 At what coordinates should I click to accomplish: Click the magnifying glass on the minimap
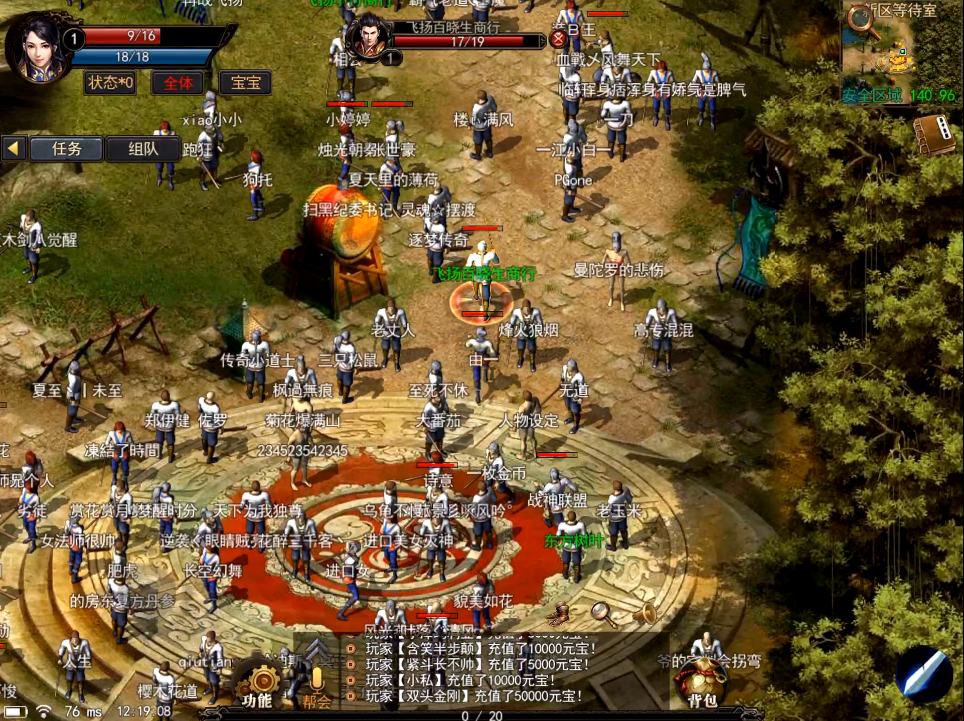pos(863,20)
